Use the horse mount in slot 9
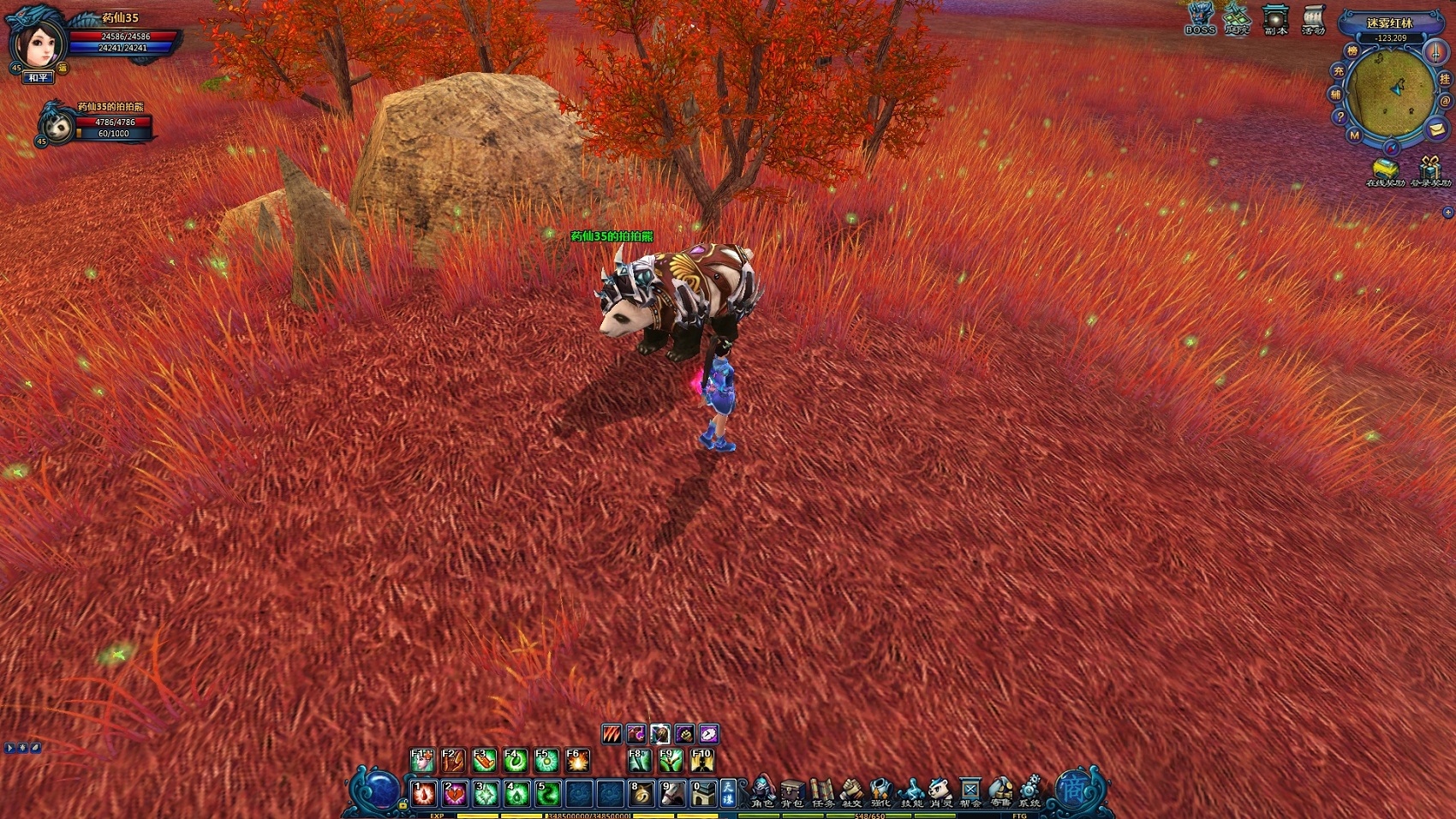Viewport: 1456px width, 819px height. coord(672,793)
